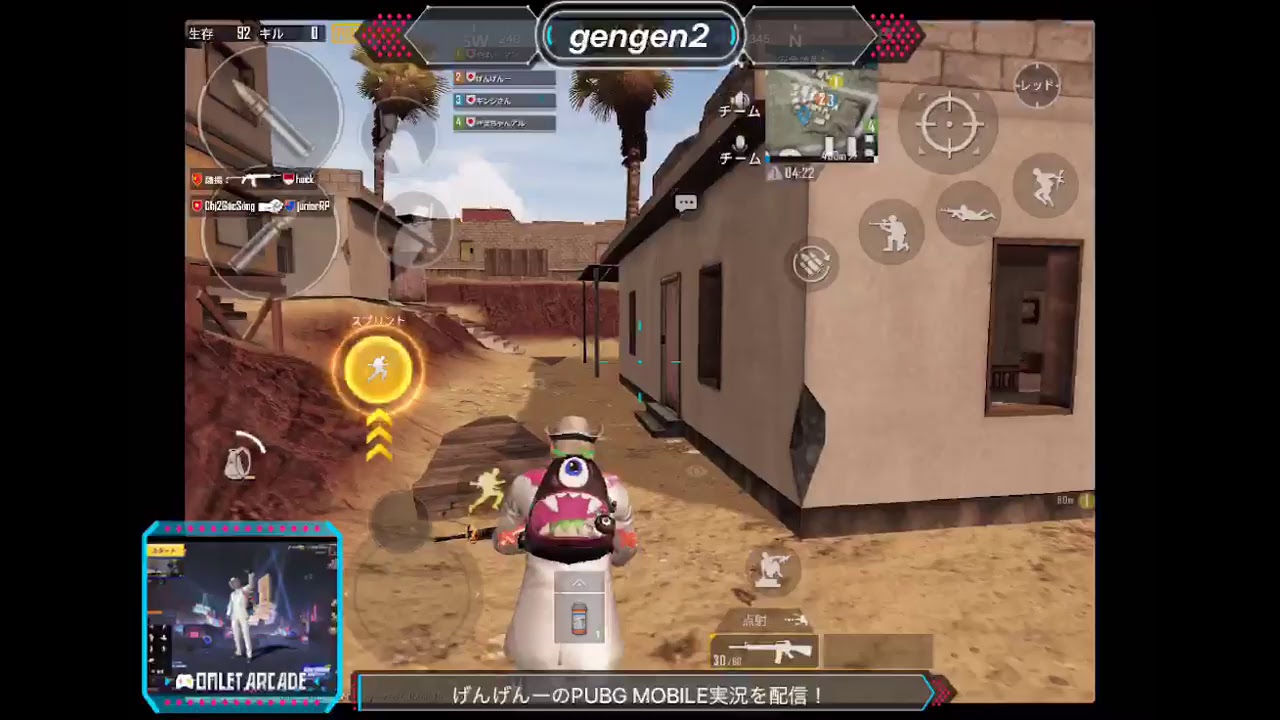Select teammate 2 げんげんー in the squad list
The height and width of the screenshot is (720, 1280).
(505, 76)
